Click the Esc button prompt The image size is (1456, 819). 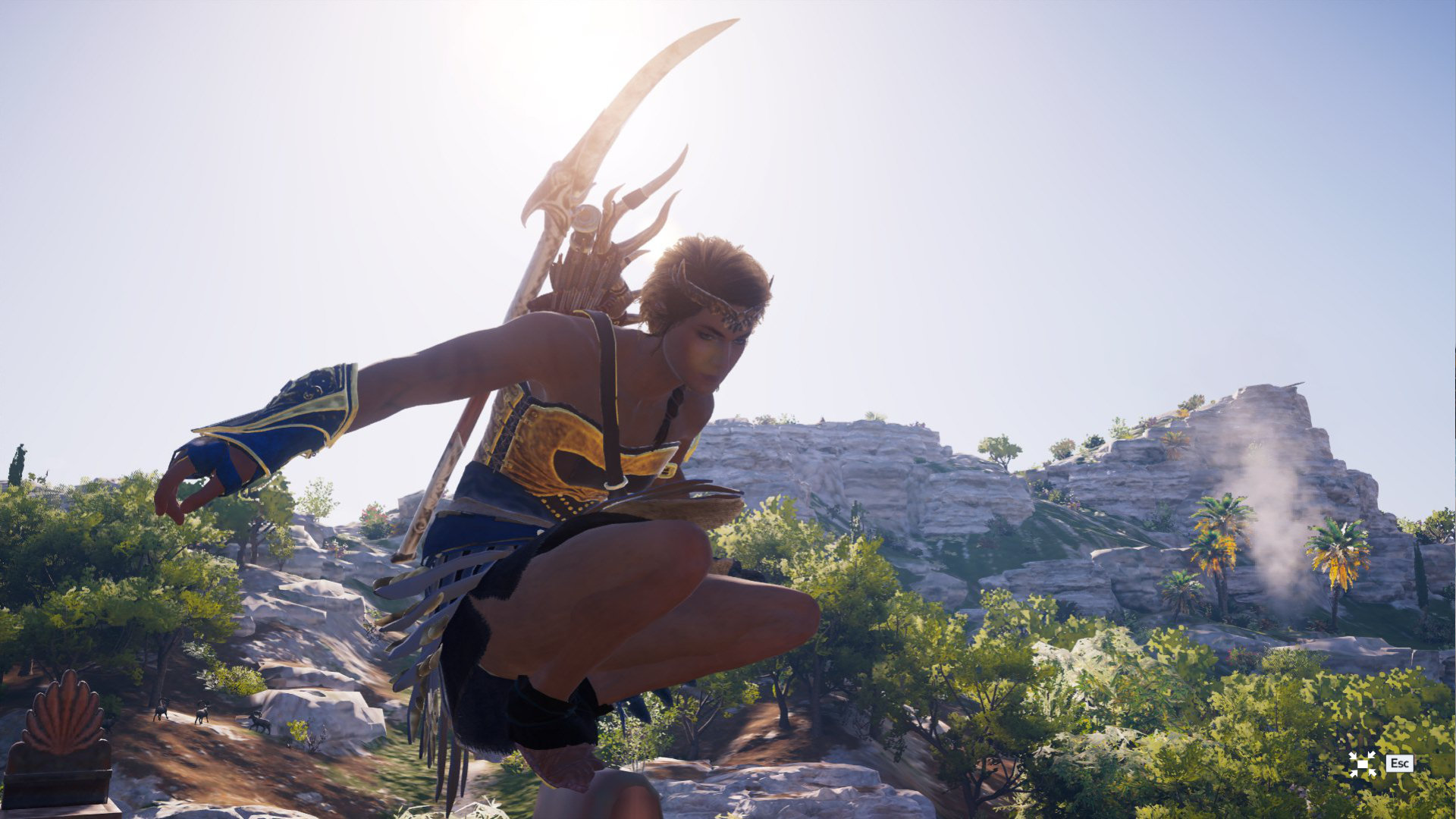click(x=1400, y=763)
